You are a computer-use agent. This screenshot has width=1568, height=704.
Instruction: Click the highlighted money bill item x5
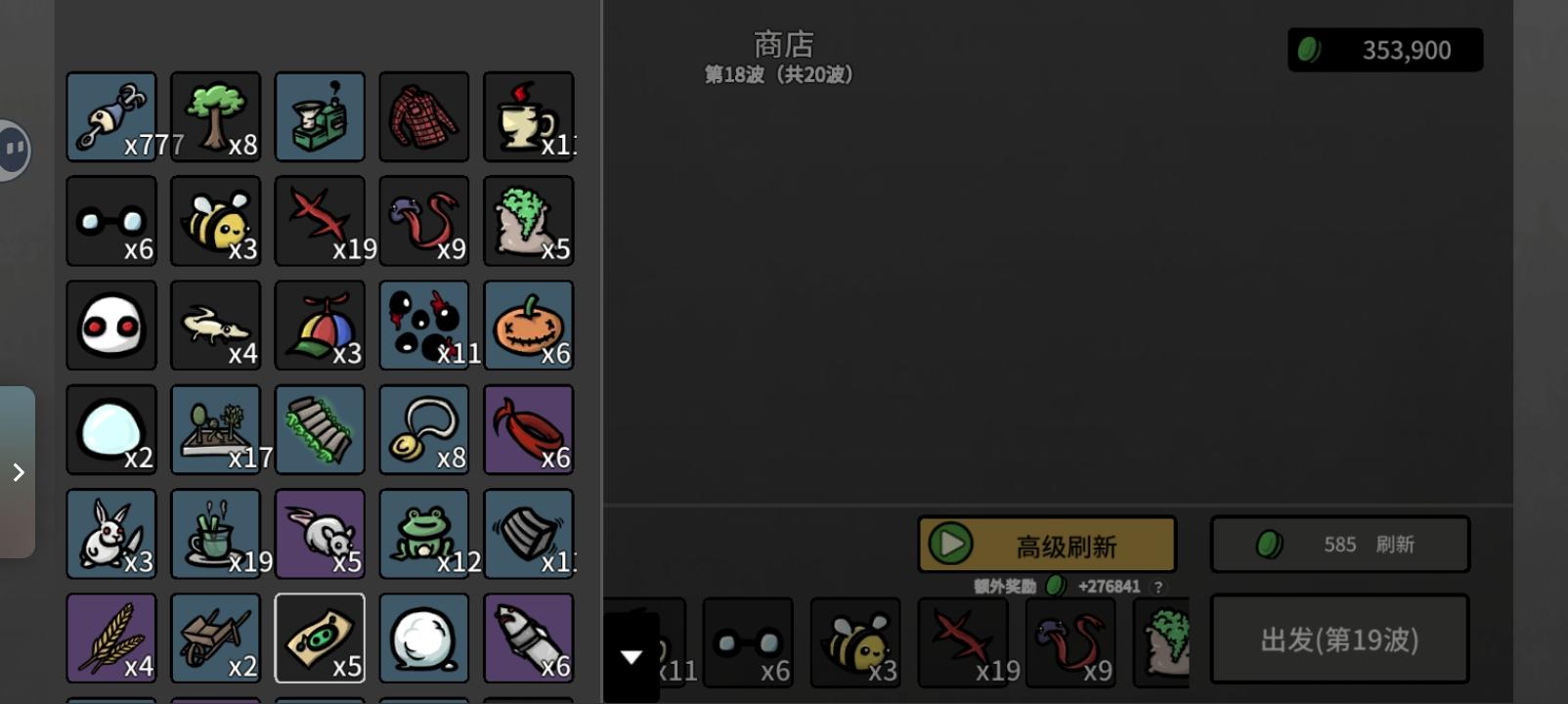click(320, 638)
